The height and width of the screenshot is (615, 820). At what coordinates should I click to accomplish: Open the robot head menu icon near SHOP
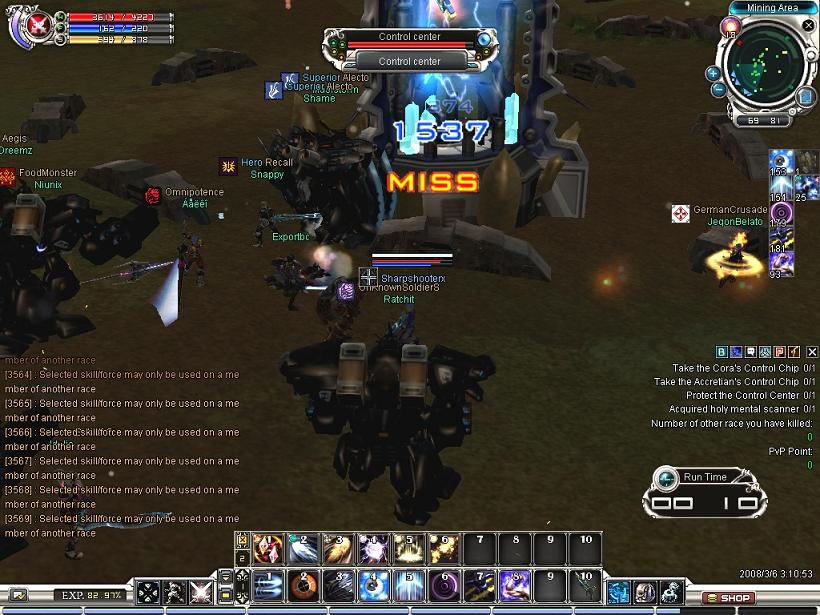(x=645, y=592)
